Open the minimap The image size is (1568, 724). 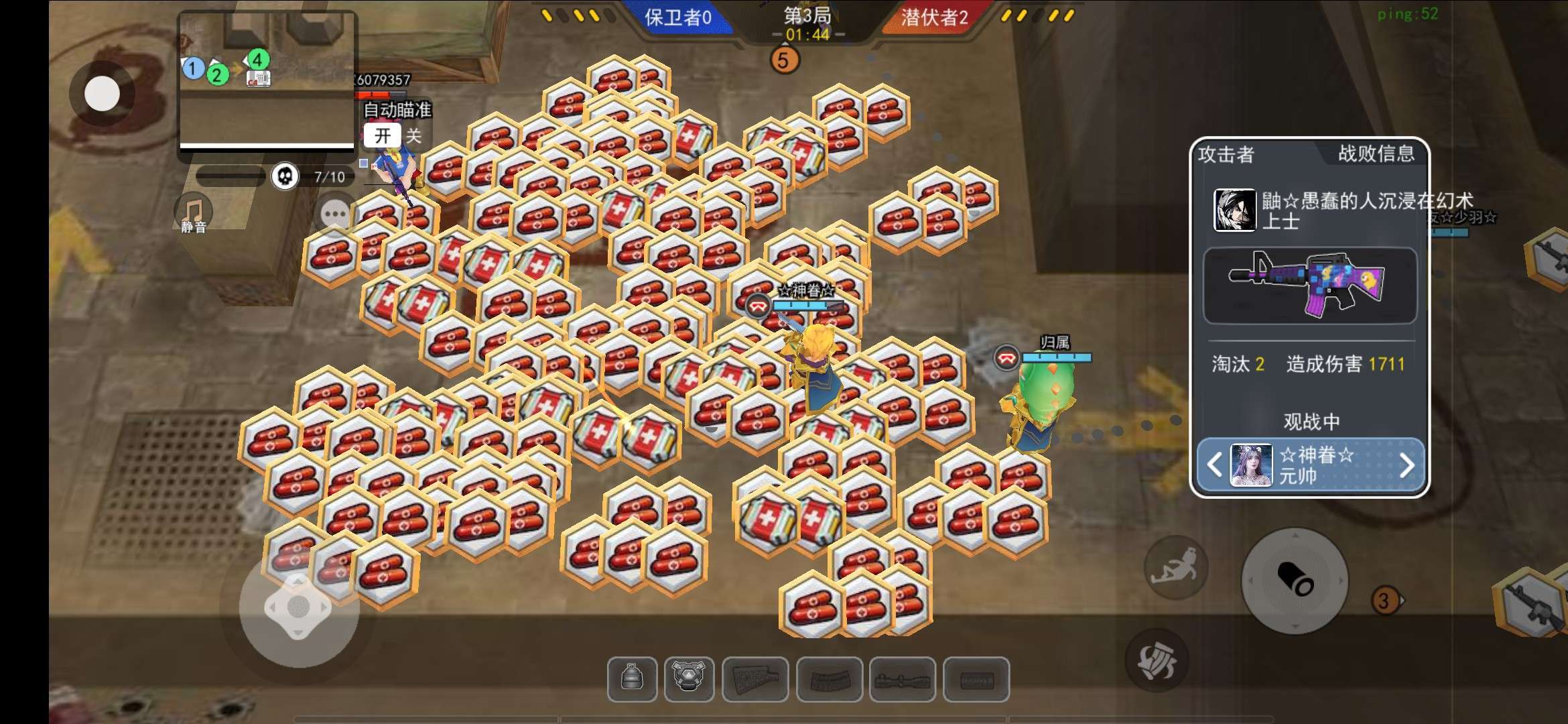pyautogui.click(x=267, y=80)
